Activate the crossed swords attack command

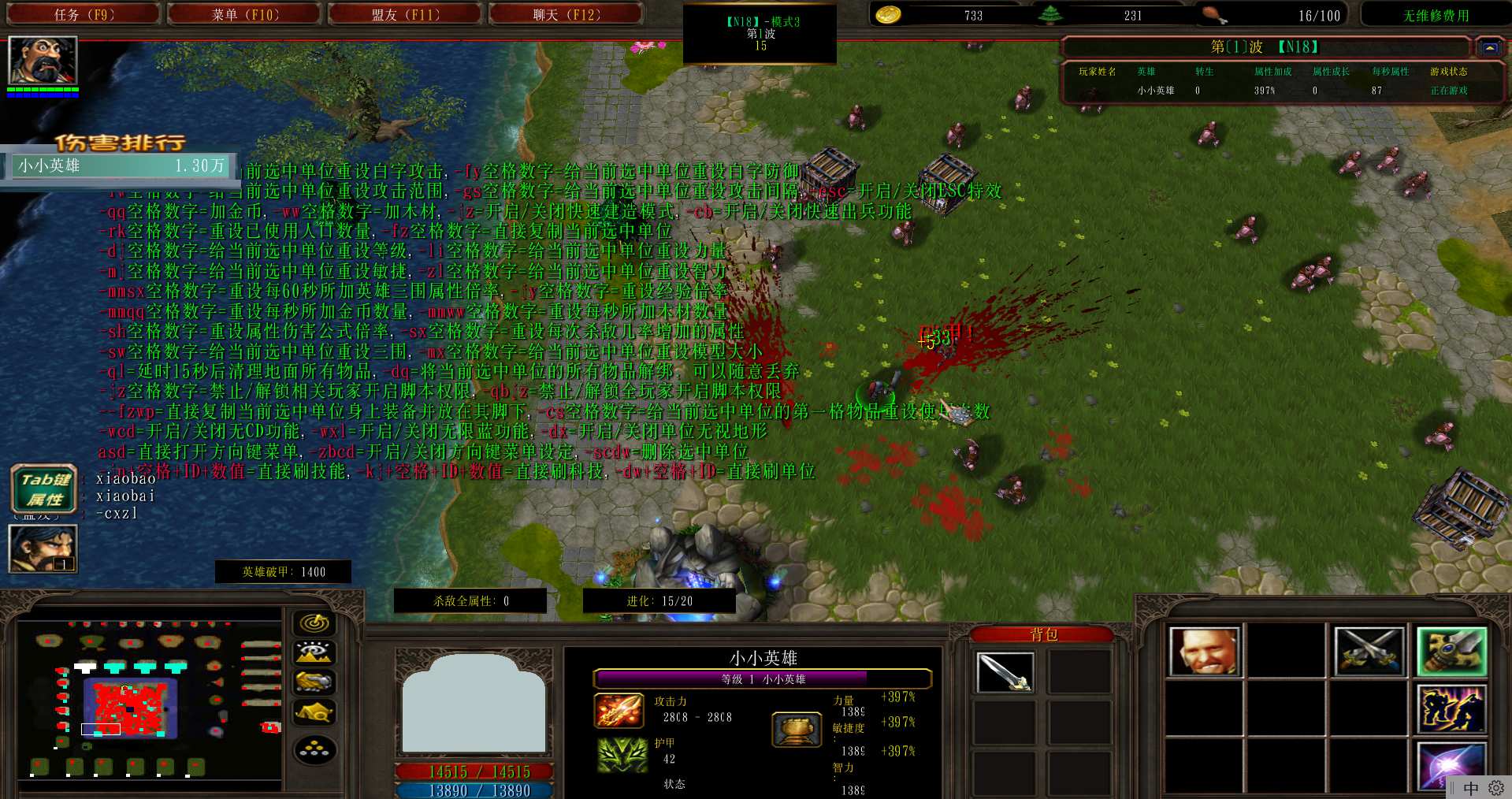[1369, 652]
